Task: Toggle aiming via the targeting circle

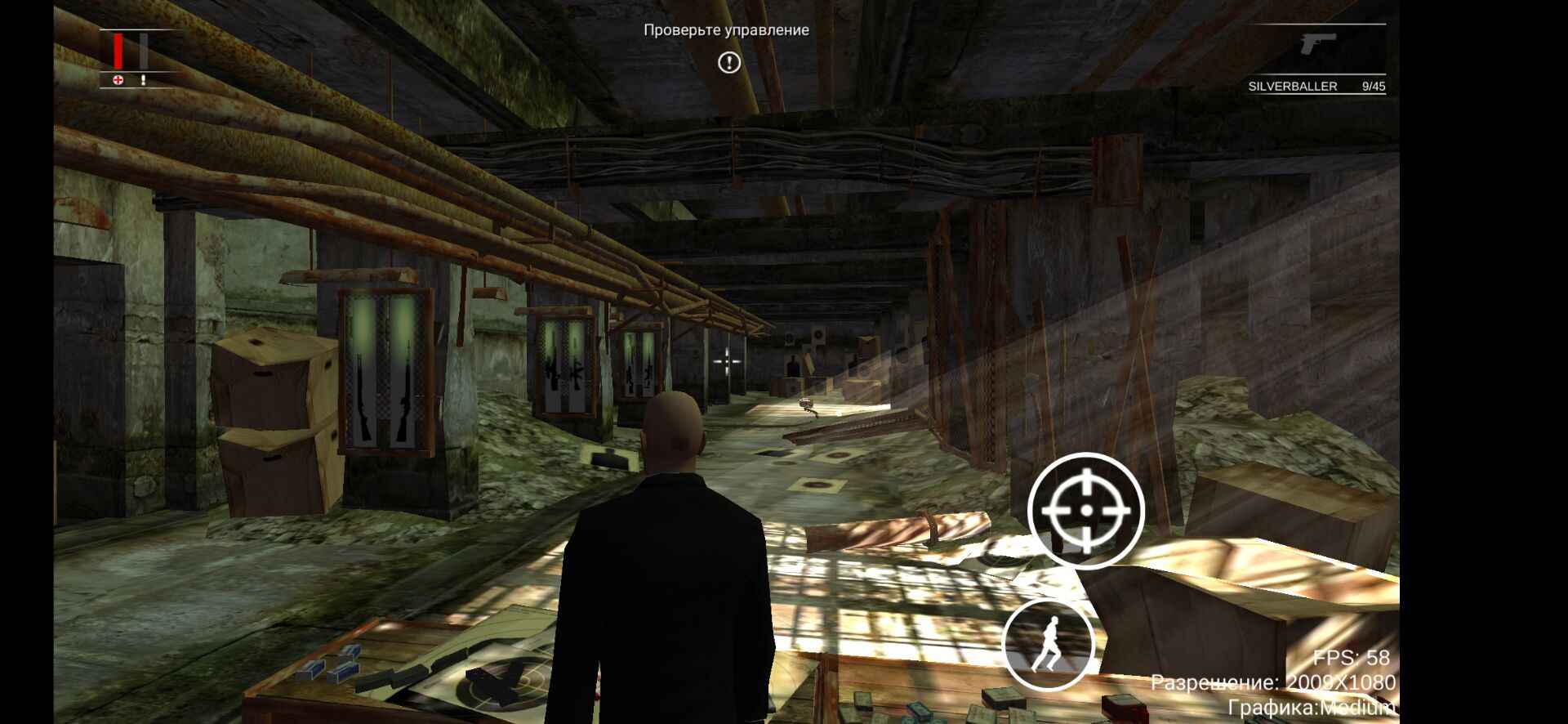Action: (1086, 511)
